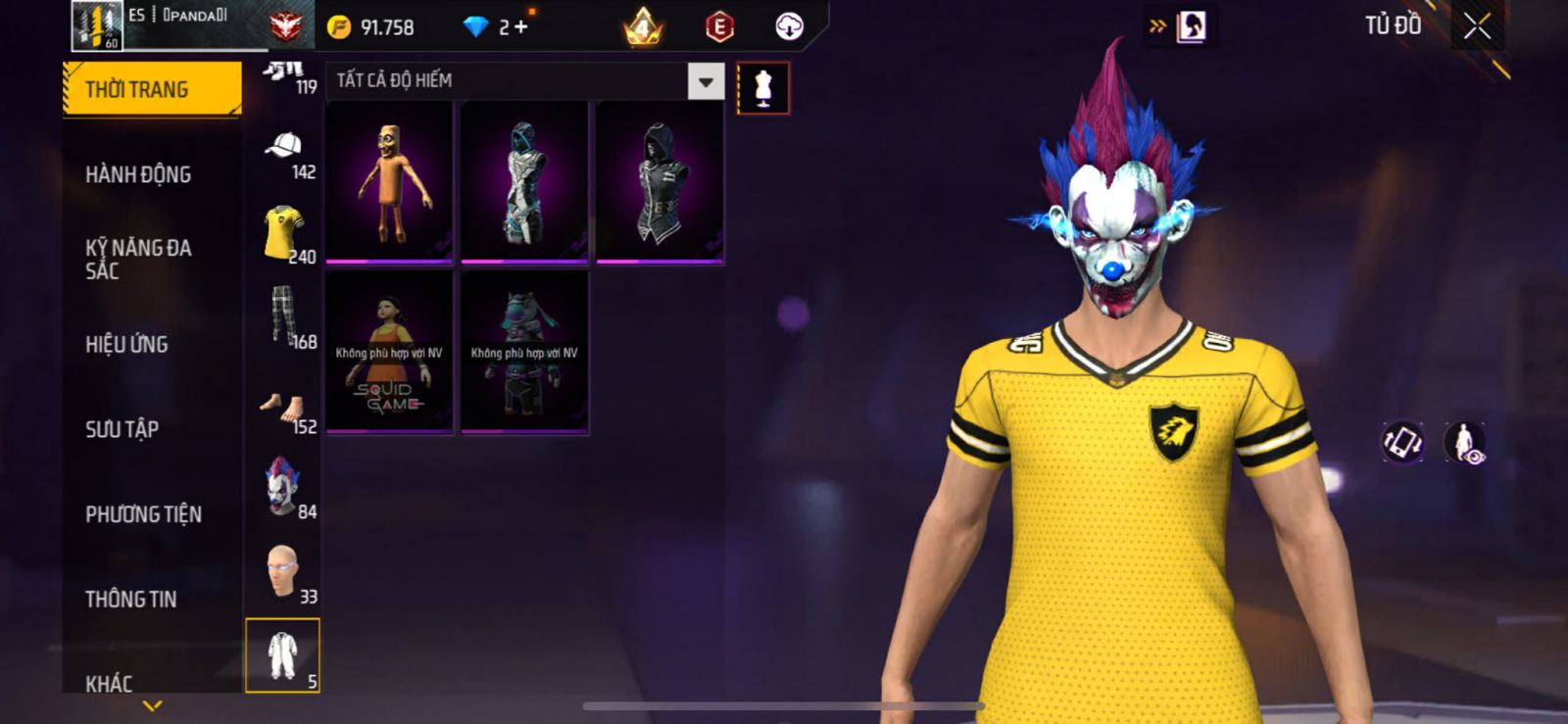Select the Squid Game doll outfit

point(389,353)
